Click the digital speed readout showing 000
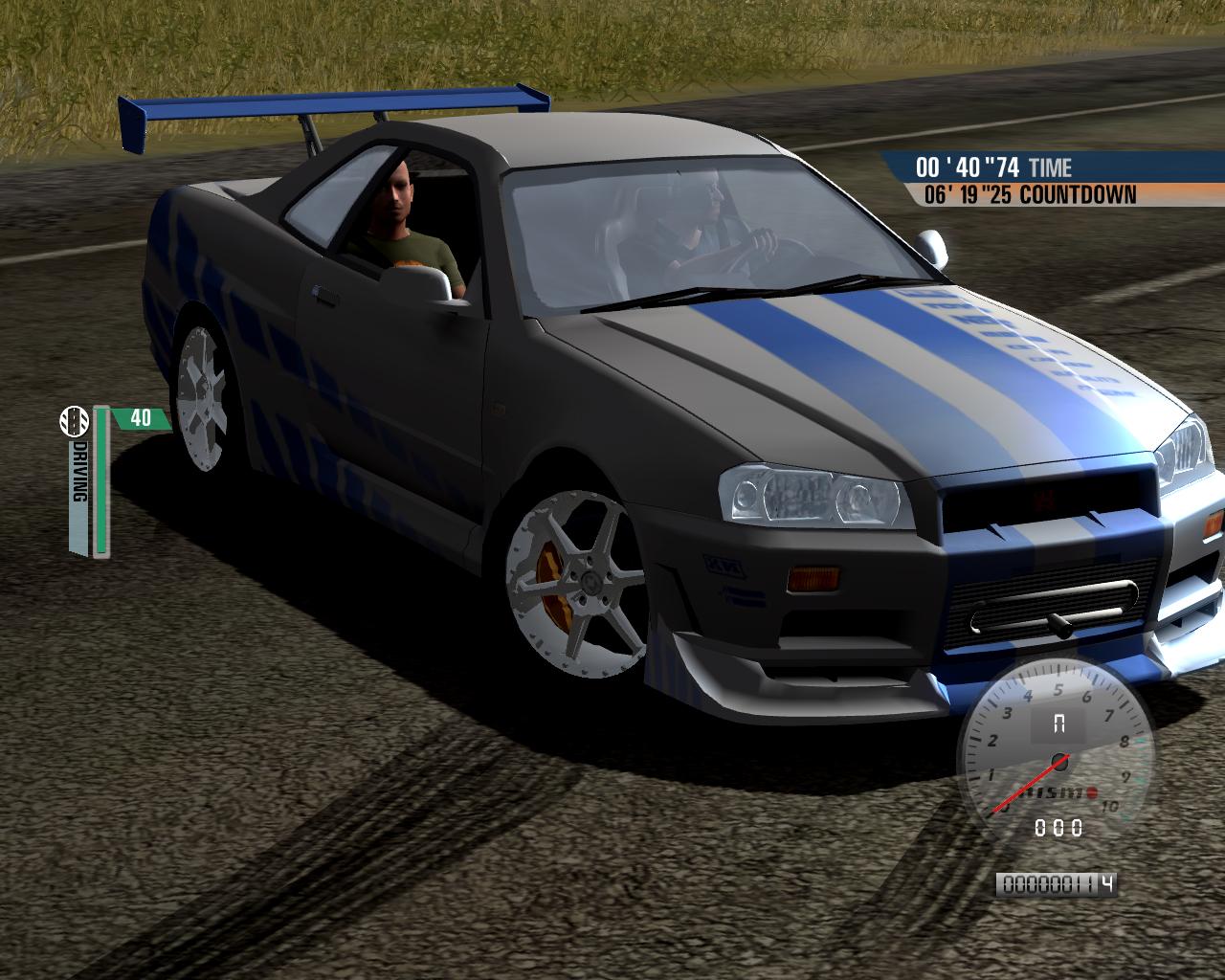 pyautogui.click(x=1058, y=827)
